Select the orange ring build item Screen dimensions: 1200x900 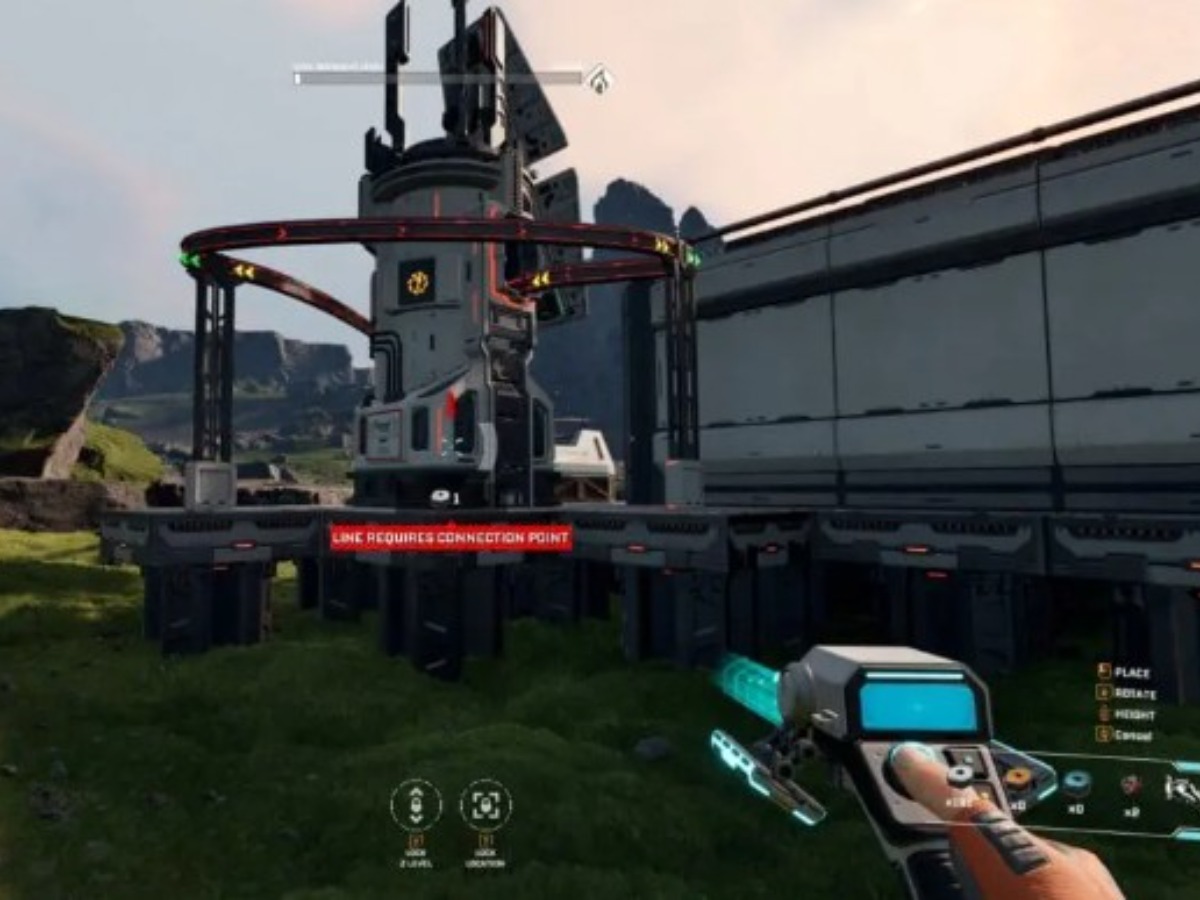pyautogui.click(x=1019, y=778)
